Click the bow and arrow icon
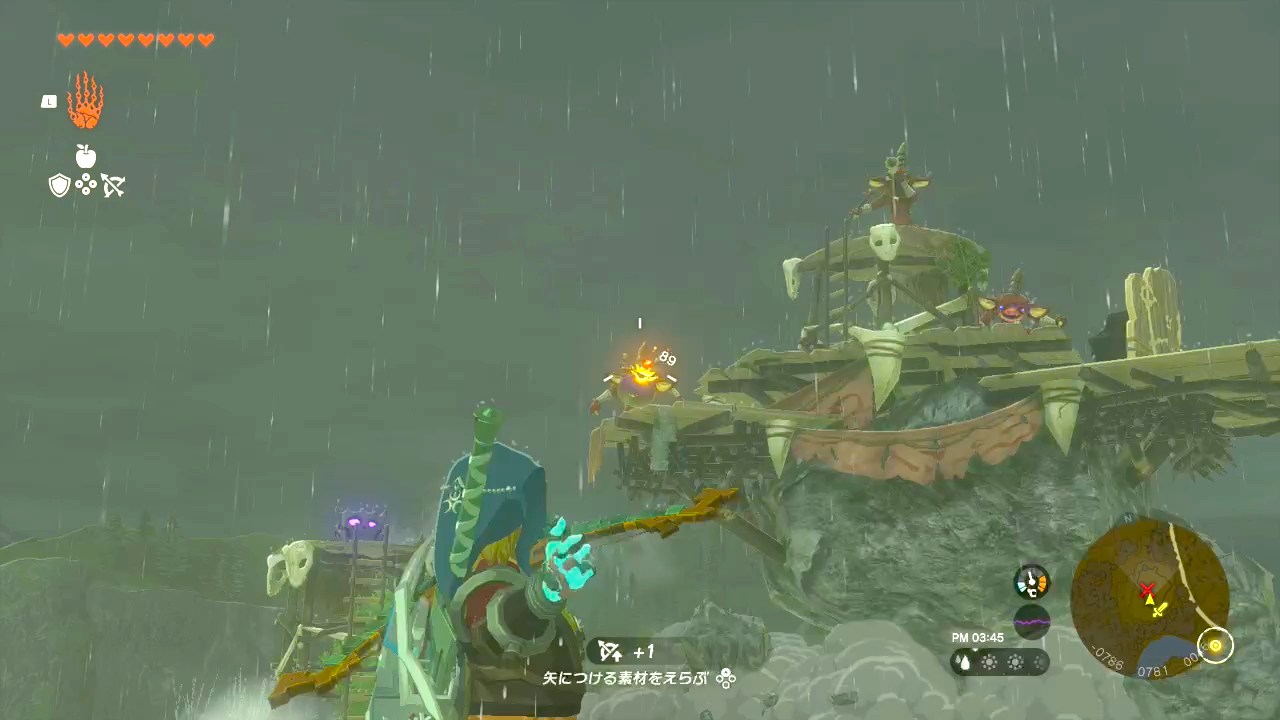Viewport: 1280px width, 720px height. (x=112, y=185)
